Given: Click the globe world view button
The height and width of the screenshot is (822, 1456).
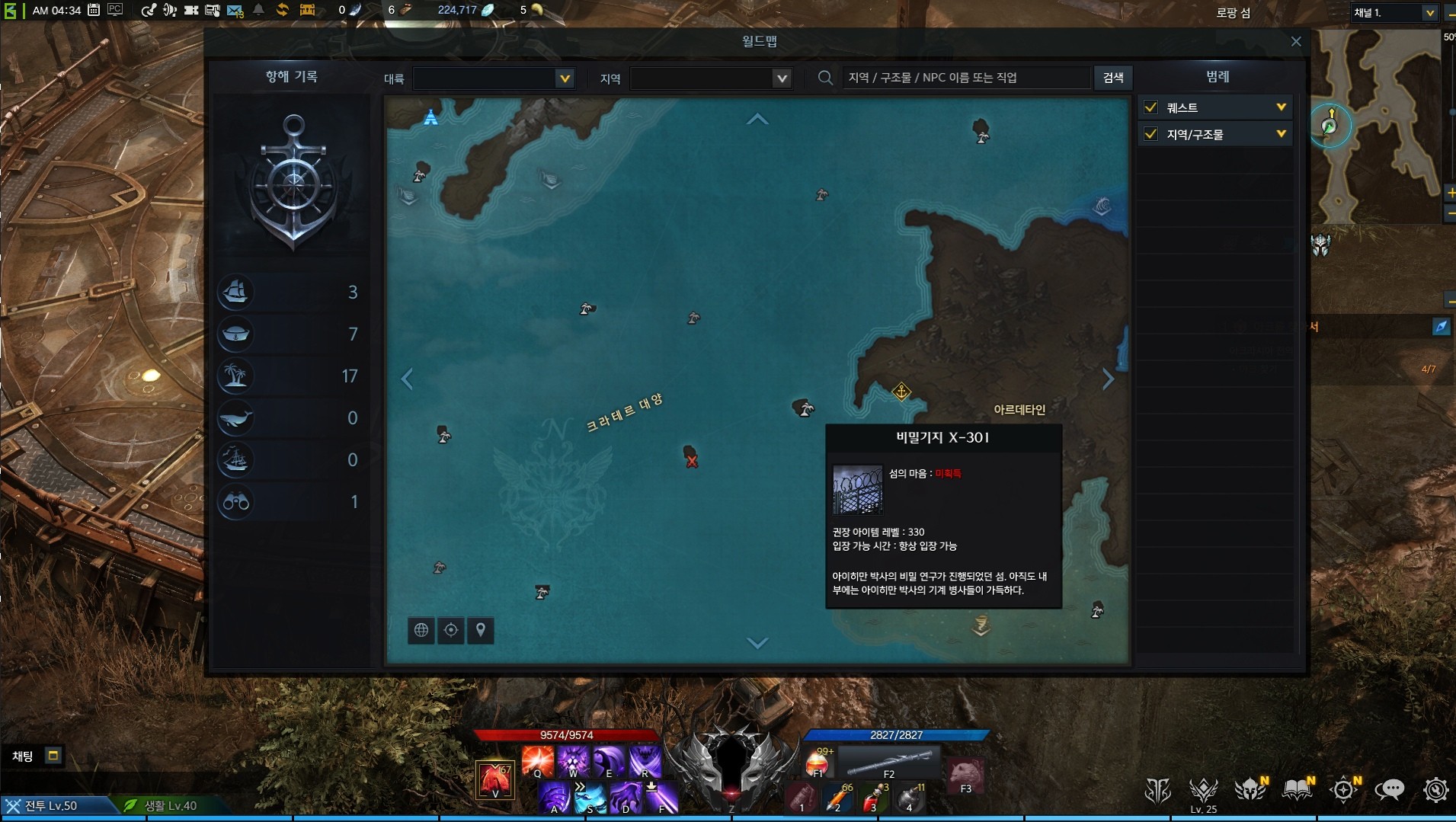Looking at the screenshot, I should coord(421,630).
